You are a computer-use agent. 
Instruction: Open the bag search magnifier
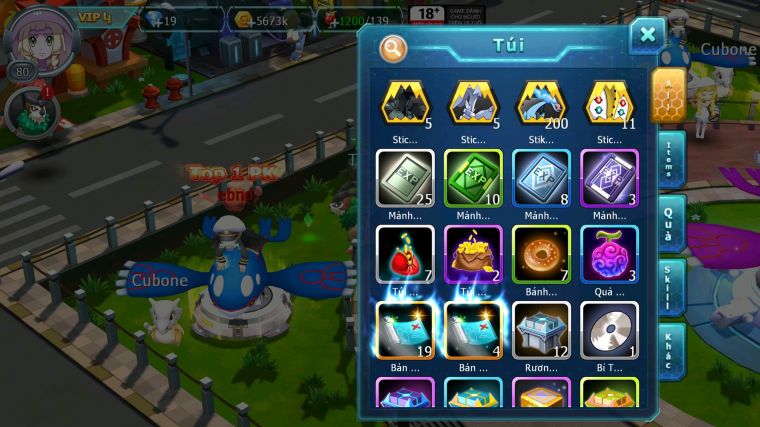tap(394, 47)
